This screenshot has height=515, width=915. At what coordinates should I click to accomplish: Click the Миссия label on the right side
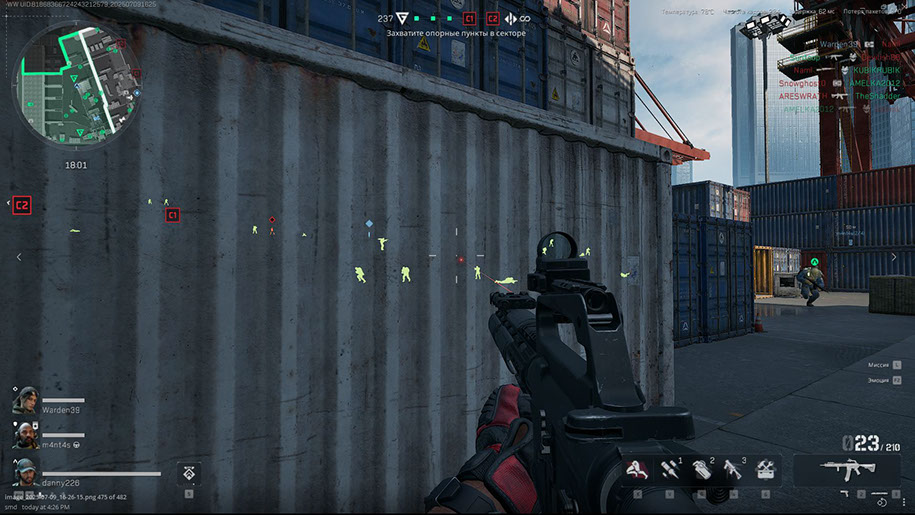click(877, 365)
